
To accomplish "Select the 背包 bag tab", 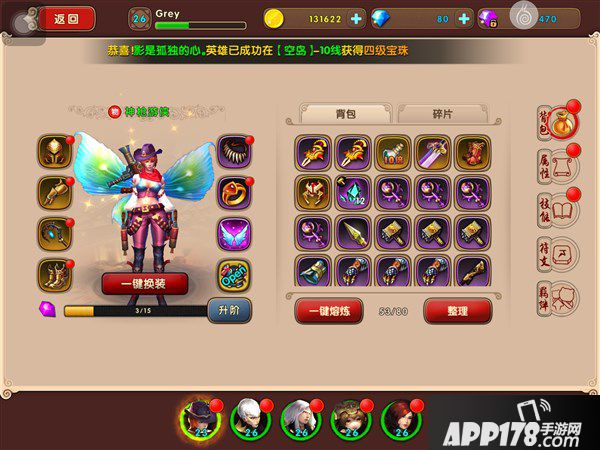I will [345, 113].
